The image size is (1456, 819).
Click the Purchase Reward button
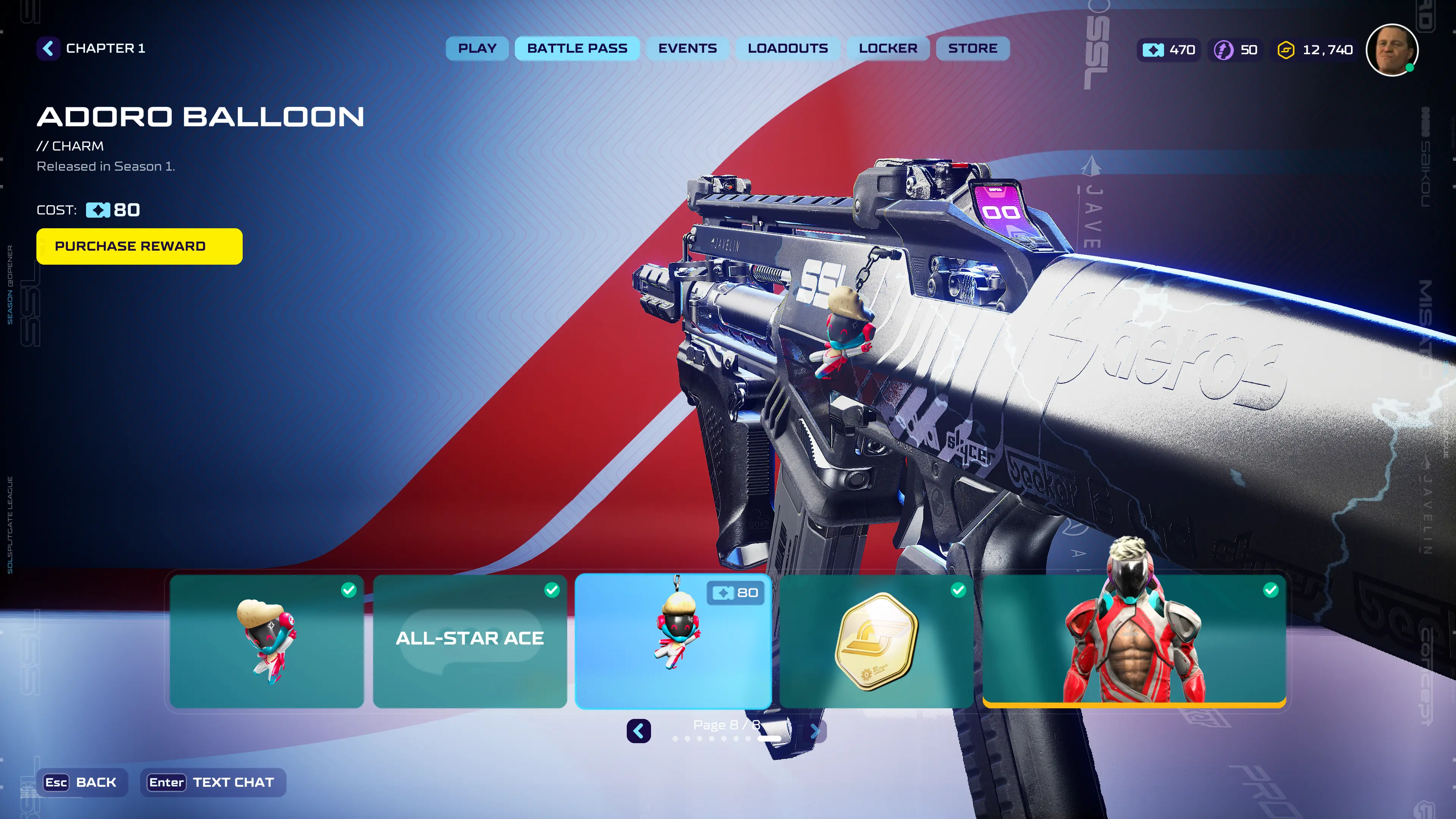click(139, 246)
